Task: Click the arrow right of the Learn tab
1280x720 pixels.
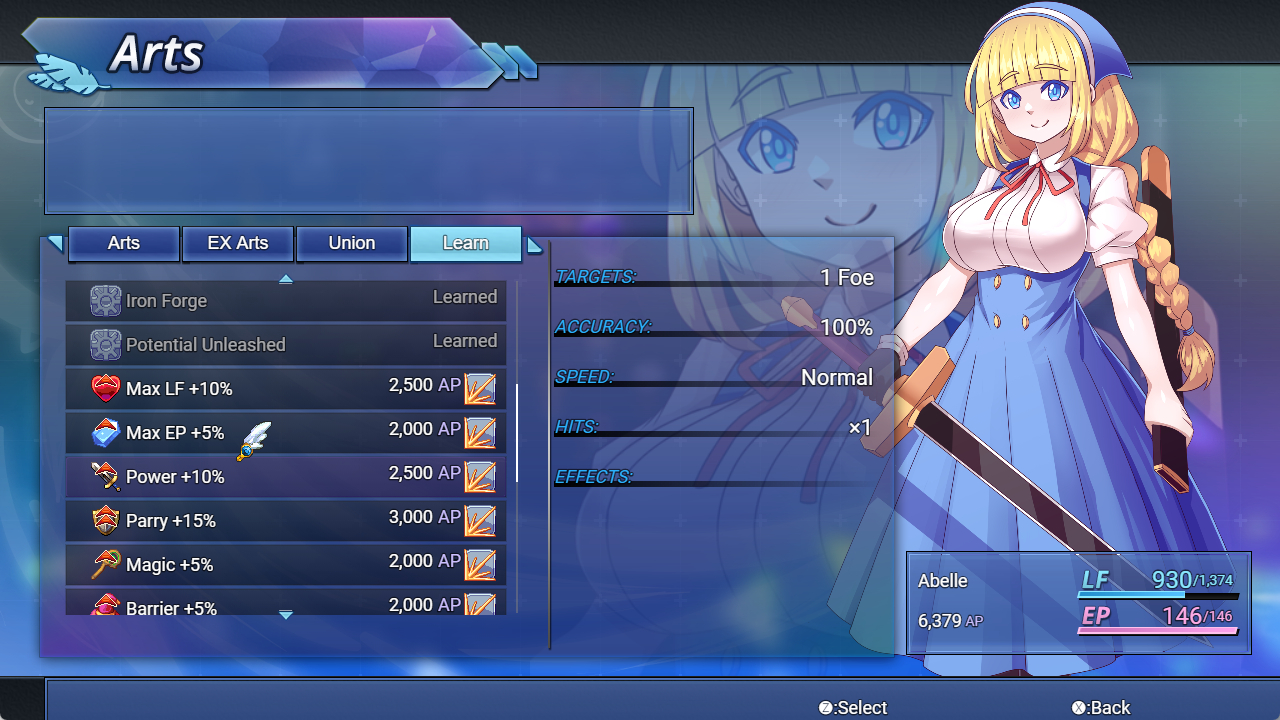Action: [535, 245]
